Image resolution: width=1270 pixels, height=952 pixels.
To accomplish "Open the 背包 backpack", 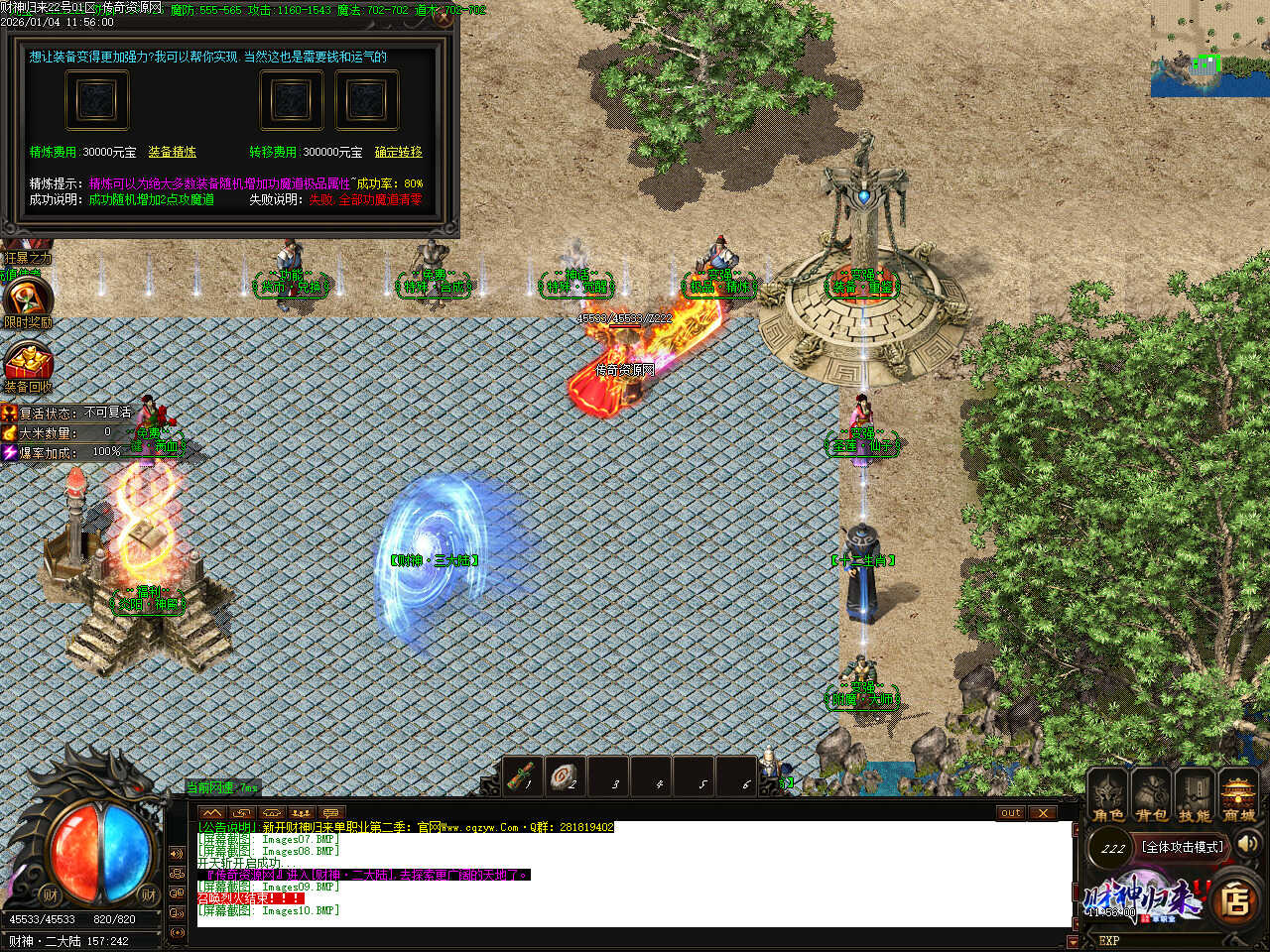I will pos(1151,795).
